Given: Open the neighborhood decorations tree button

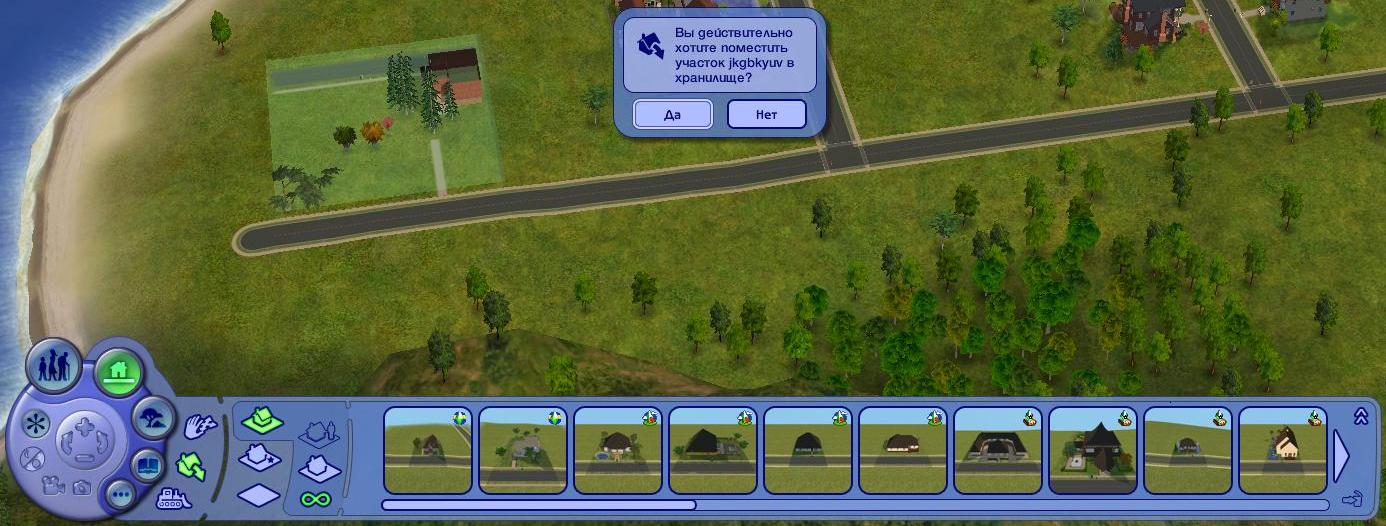Looking at the screenshot, I should coord(154,416).
